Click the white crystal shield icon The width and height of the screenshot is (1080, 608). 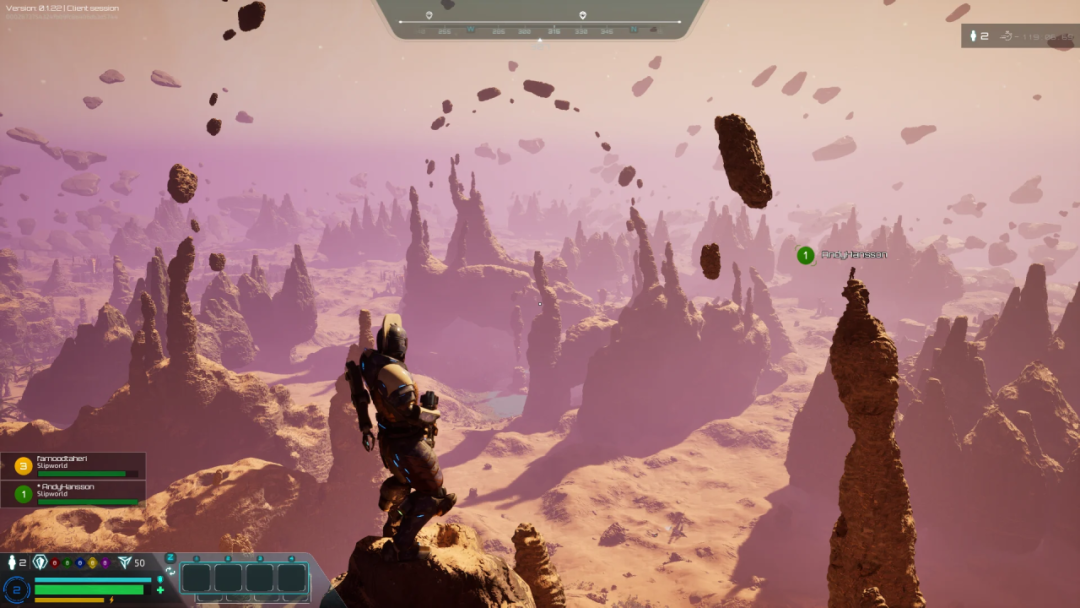coord(40,562)
